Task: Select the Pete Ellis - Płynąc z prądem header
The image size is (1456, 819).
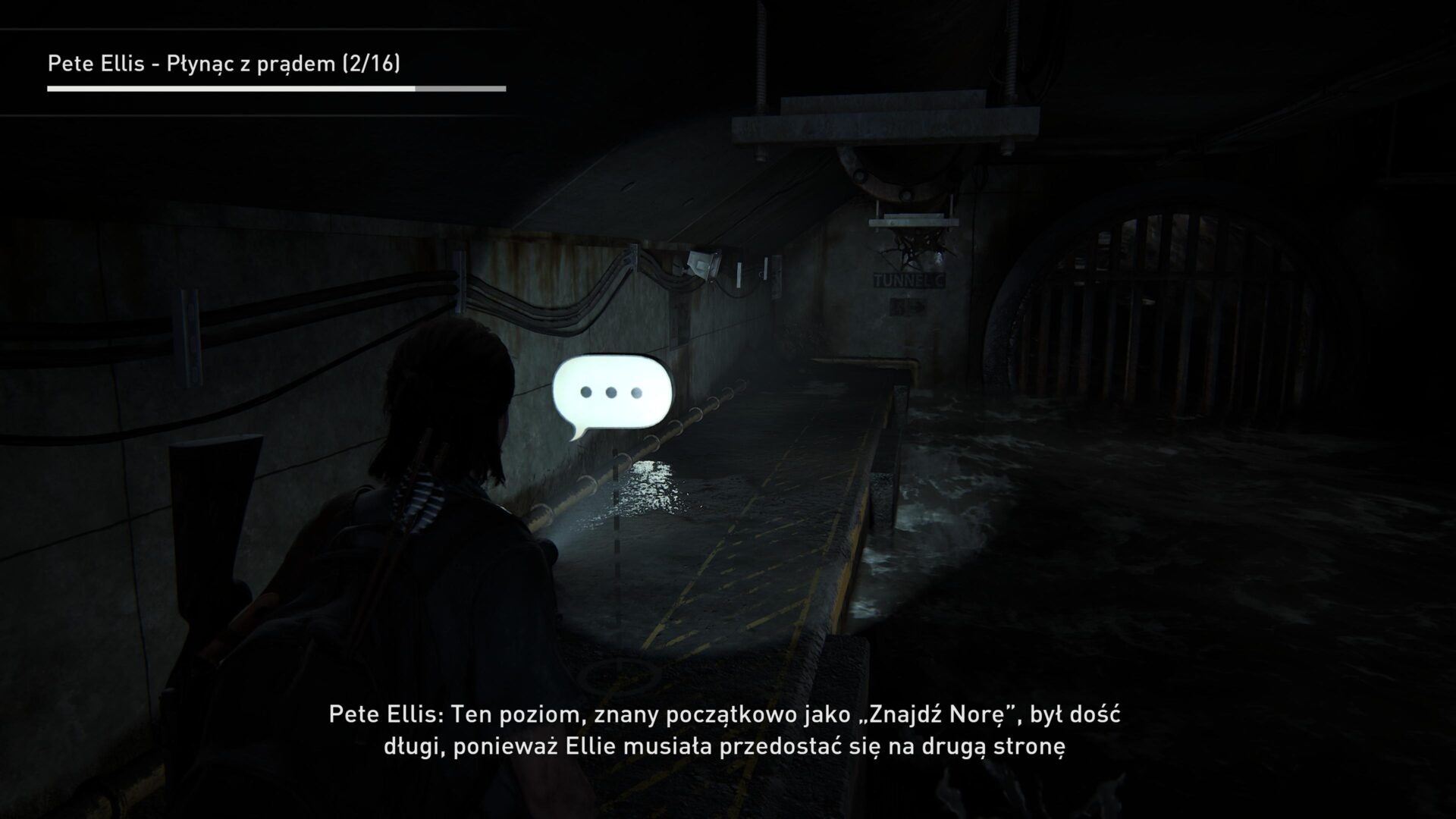Action: click(x=190, y=63)
